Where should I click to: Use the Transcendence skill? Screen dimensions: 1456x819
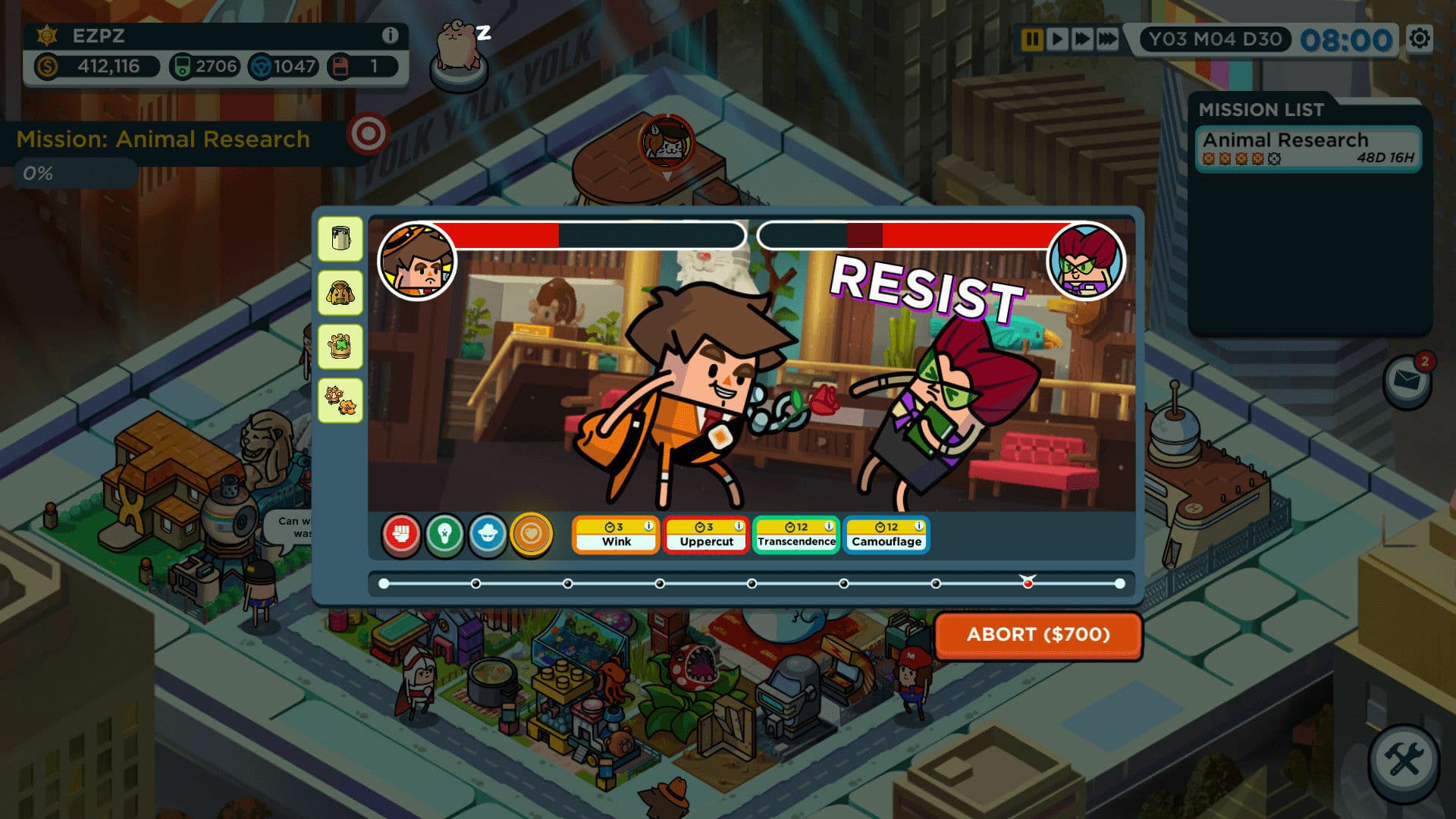point(795,541)
